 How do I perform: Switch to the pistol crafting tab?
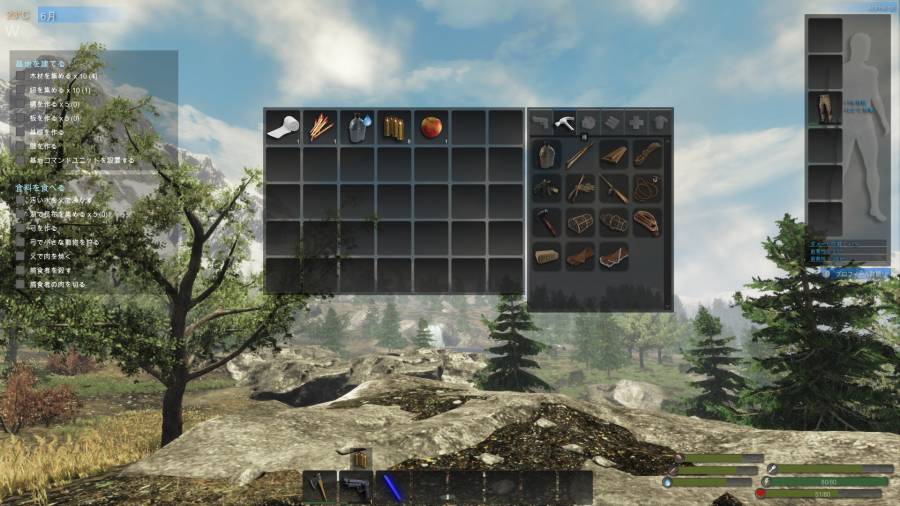pos(540,121)
